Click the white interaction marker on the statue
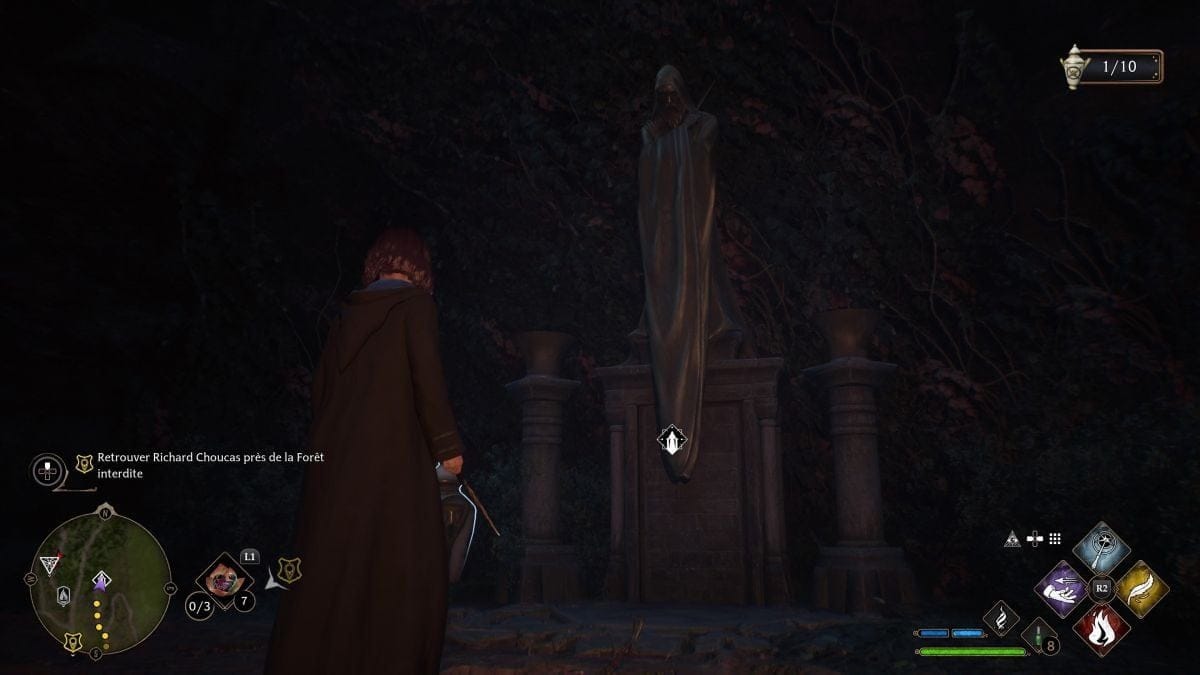The image size is (1200, 675). 672,440
